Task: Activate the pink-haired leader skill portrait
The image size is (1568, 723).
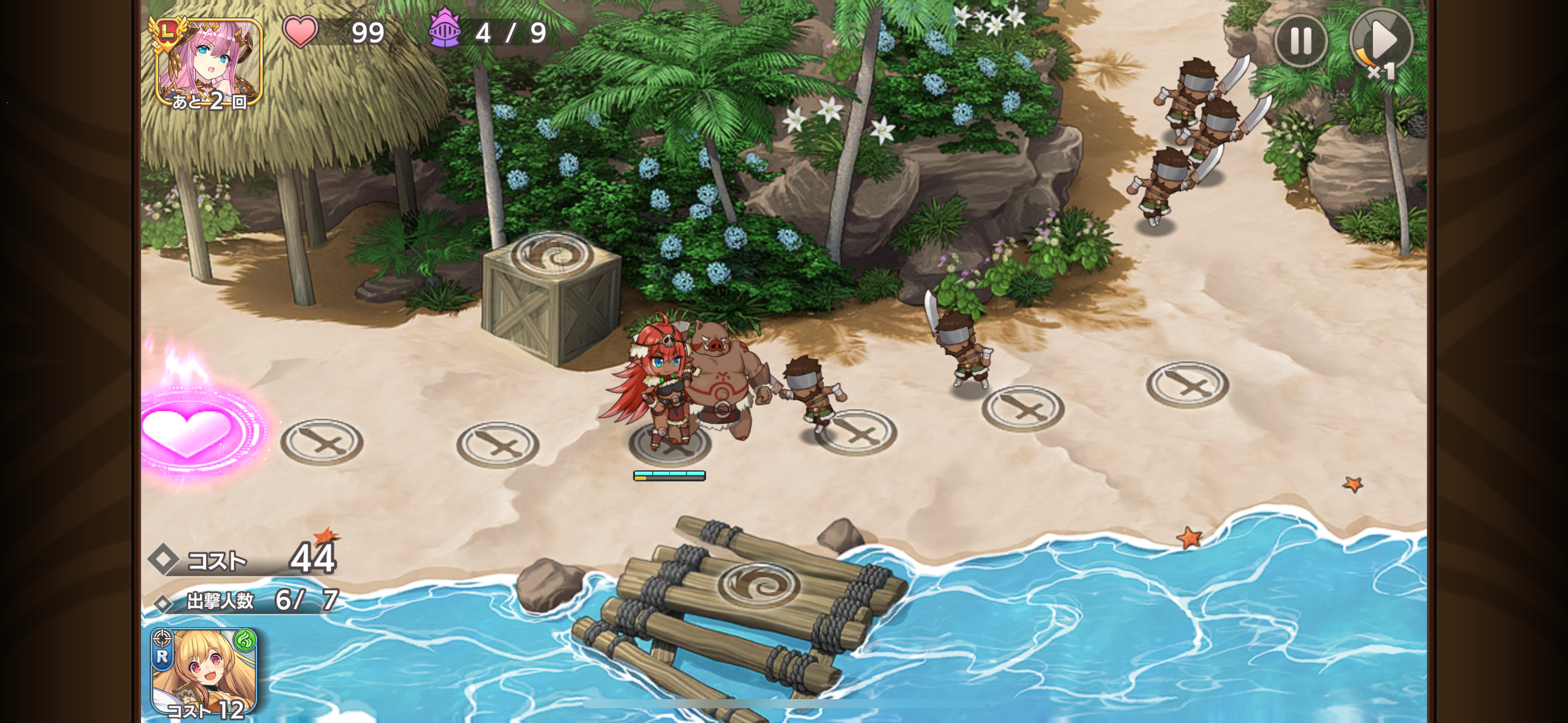Action: coord(209,63)
